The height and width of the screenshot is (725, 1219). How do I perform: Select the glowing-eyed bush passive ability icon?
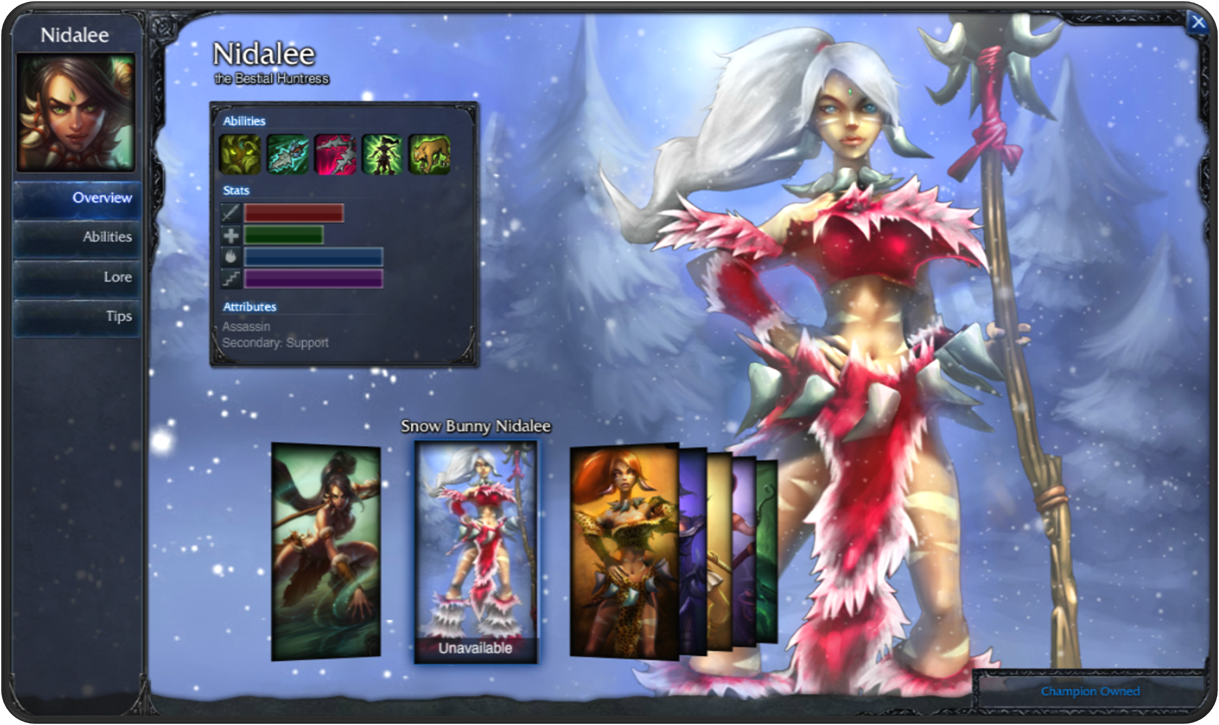pyautogui.click(x=240, y=155)
